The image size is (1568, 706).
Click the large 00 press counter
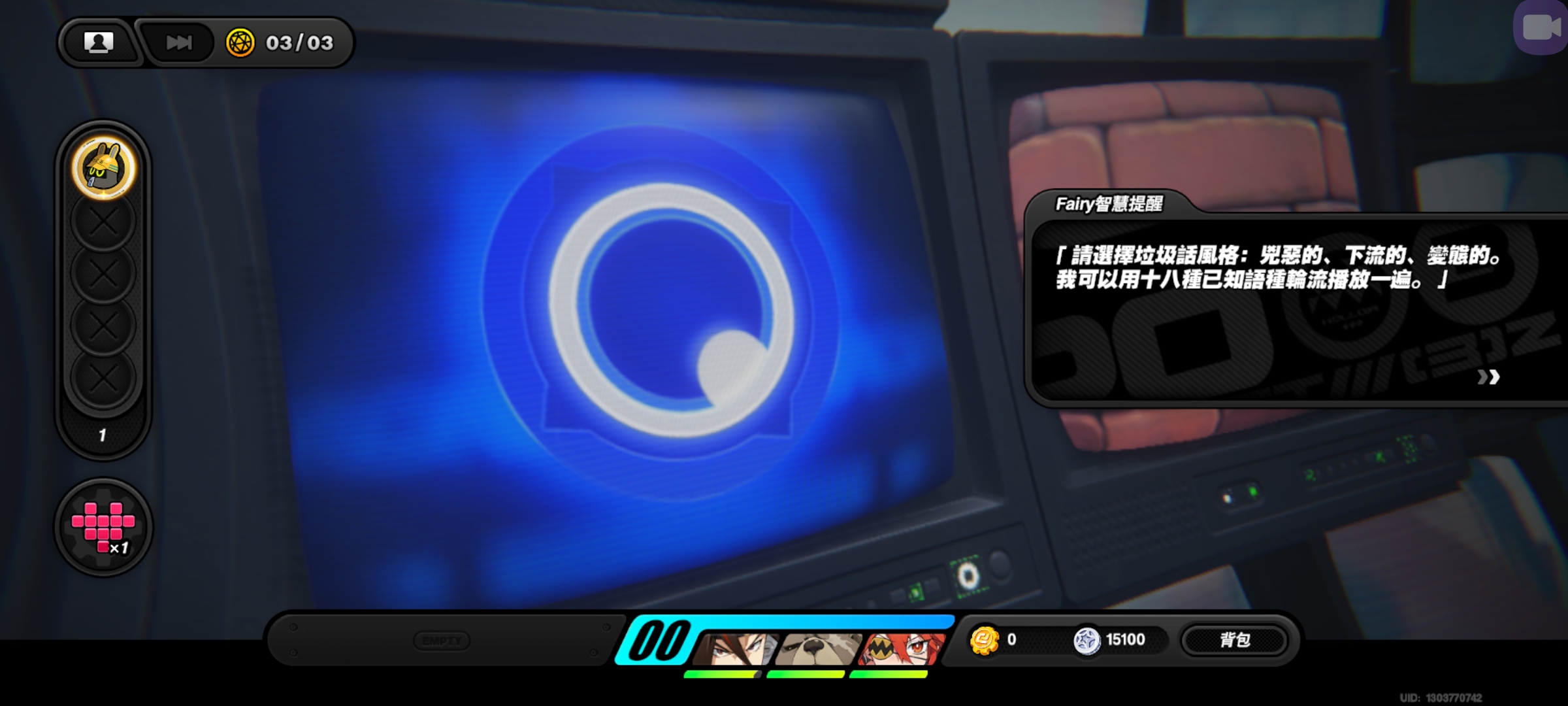[660, 639]
